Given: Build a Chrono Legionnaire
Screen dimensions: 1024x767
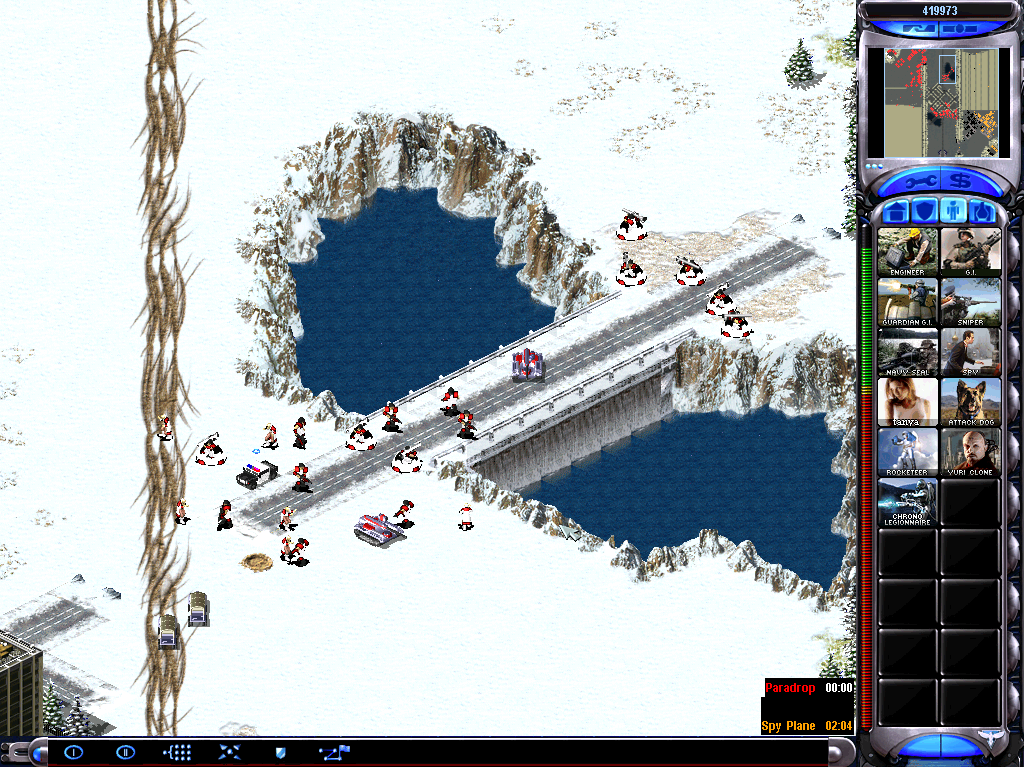Looking at the screenshot, I should pyautogui.click(x=908, y=502).
